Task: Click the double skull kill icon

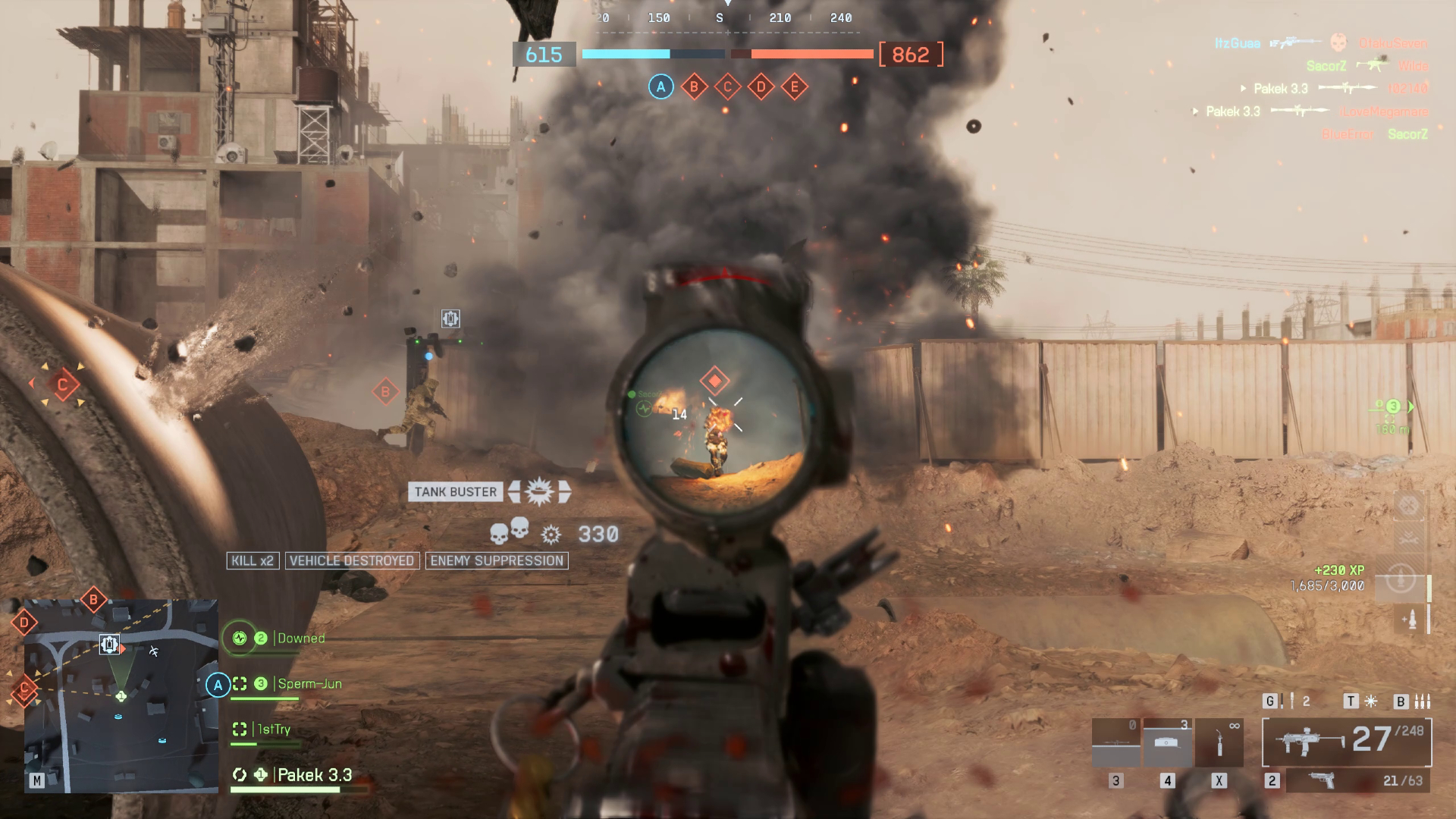Action: tap(508, 533)
